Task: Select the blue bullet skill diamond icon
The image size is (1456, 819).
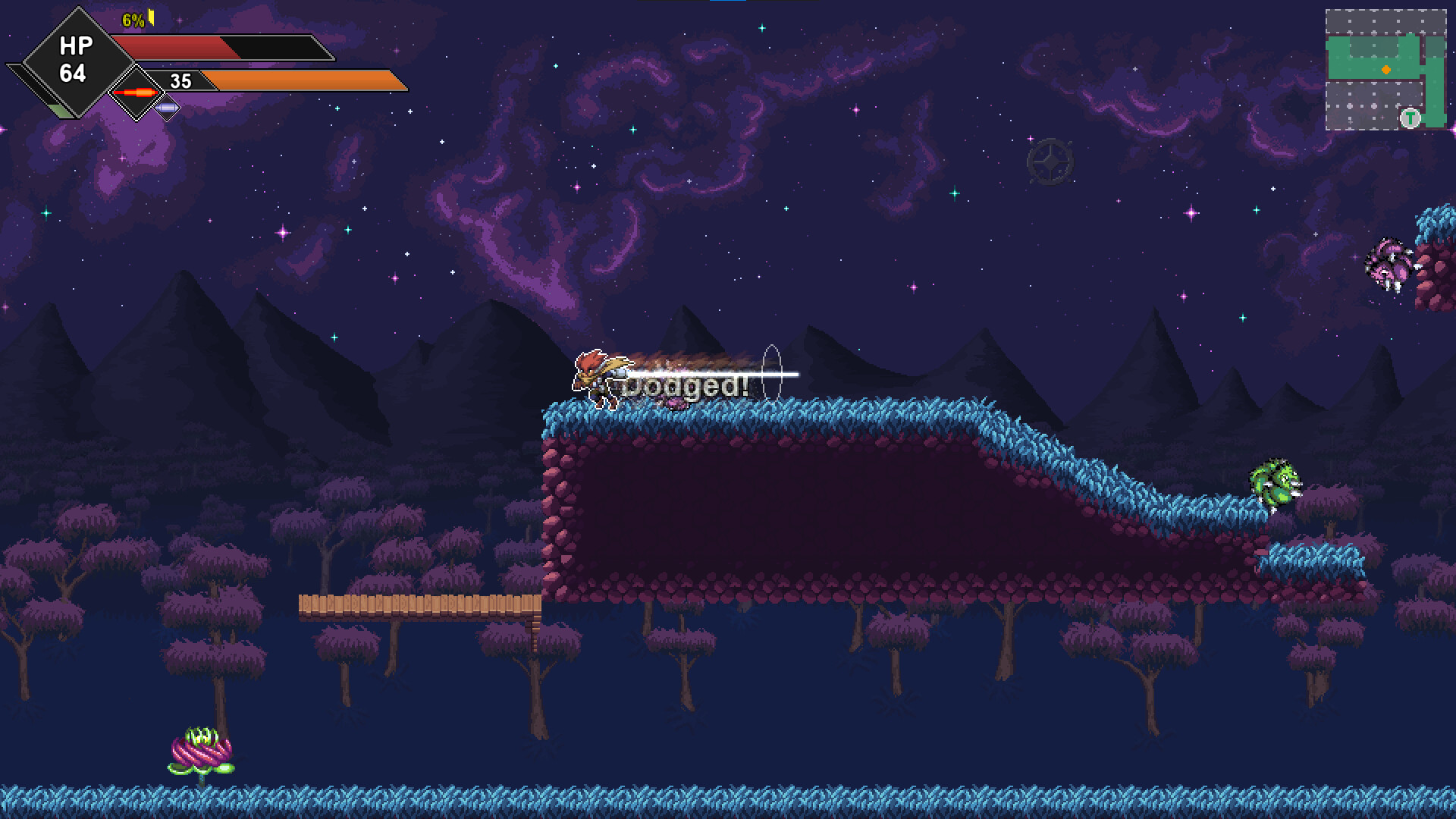Action: 167,108
